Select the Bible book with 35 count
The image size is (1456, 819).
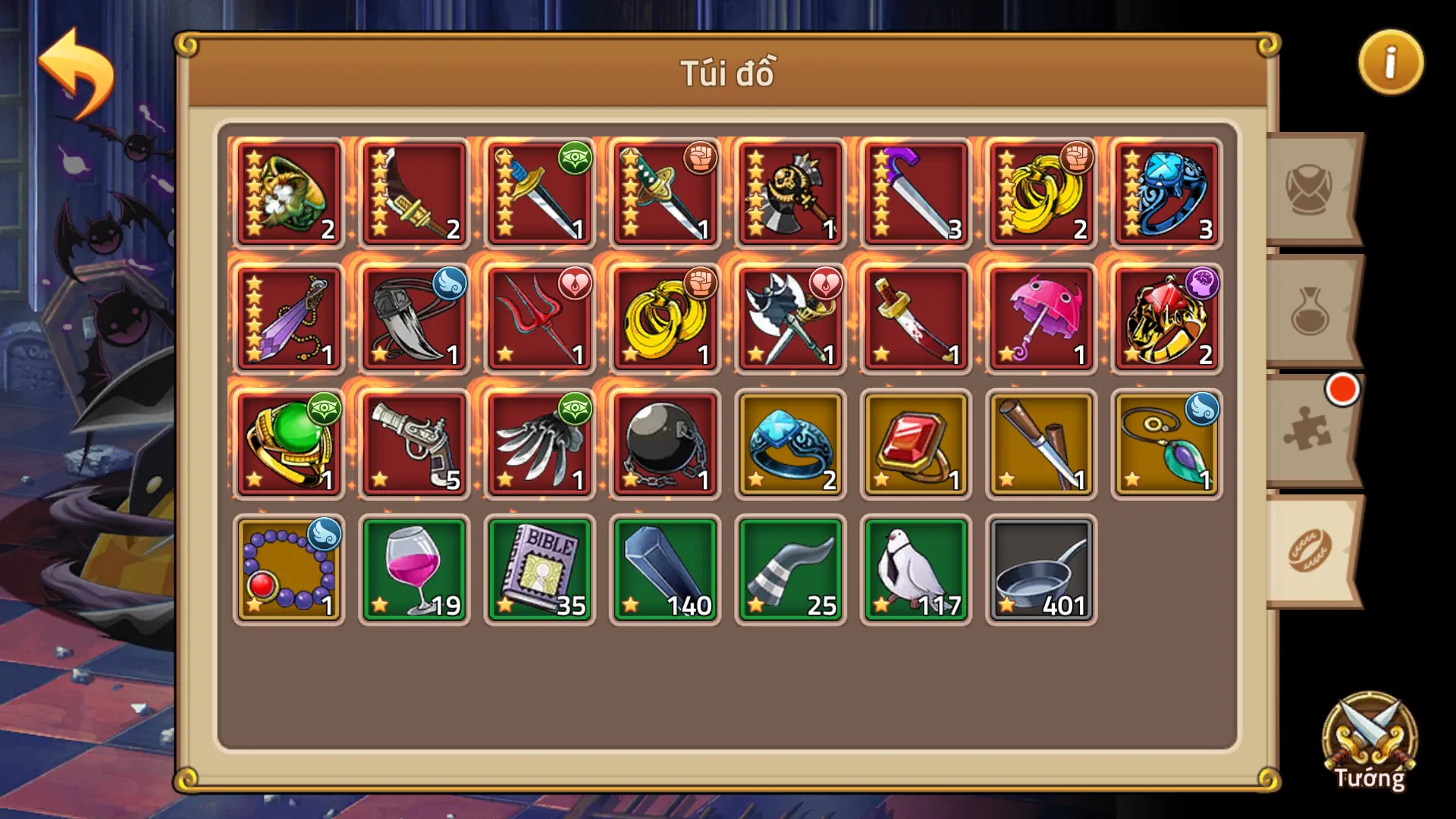pyautogui.click(x=539, y=569)
